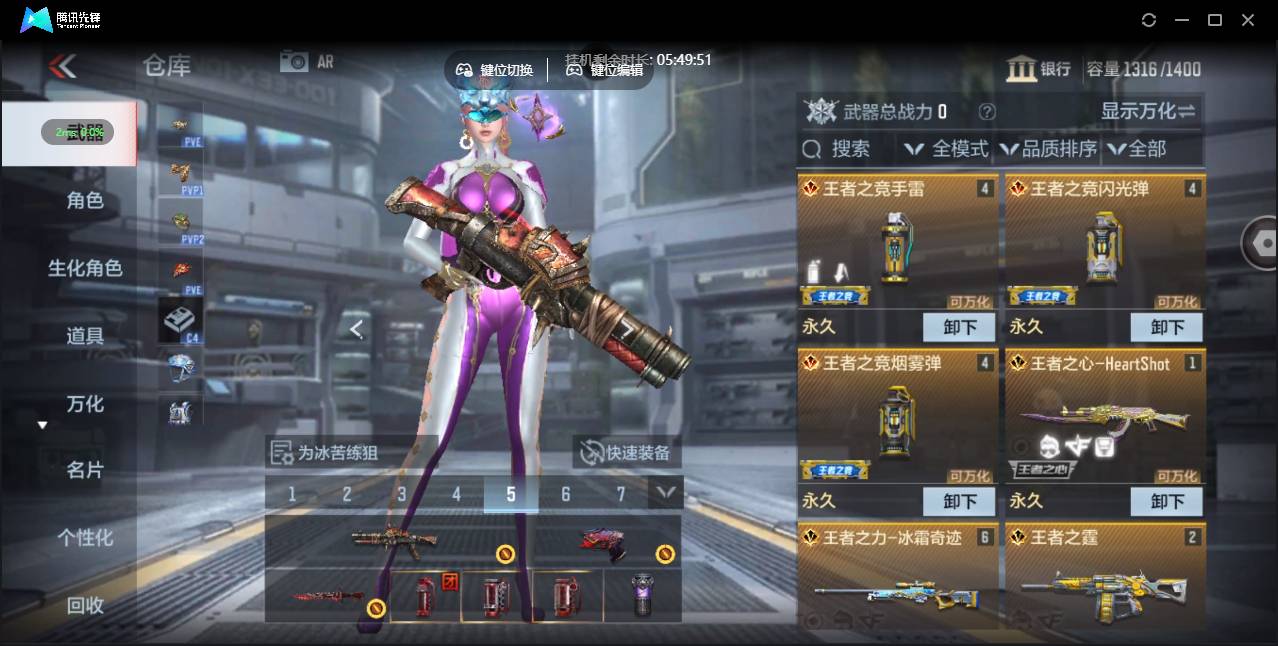The height and width of the screenshot is (646, 1278).
Task: Switch to 个性化 category
Action: coord(85,537)
